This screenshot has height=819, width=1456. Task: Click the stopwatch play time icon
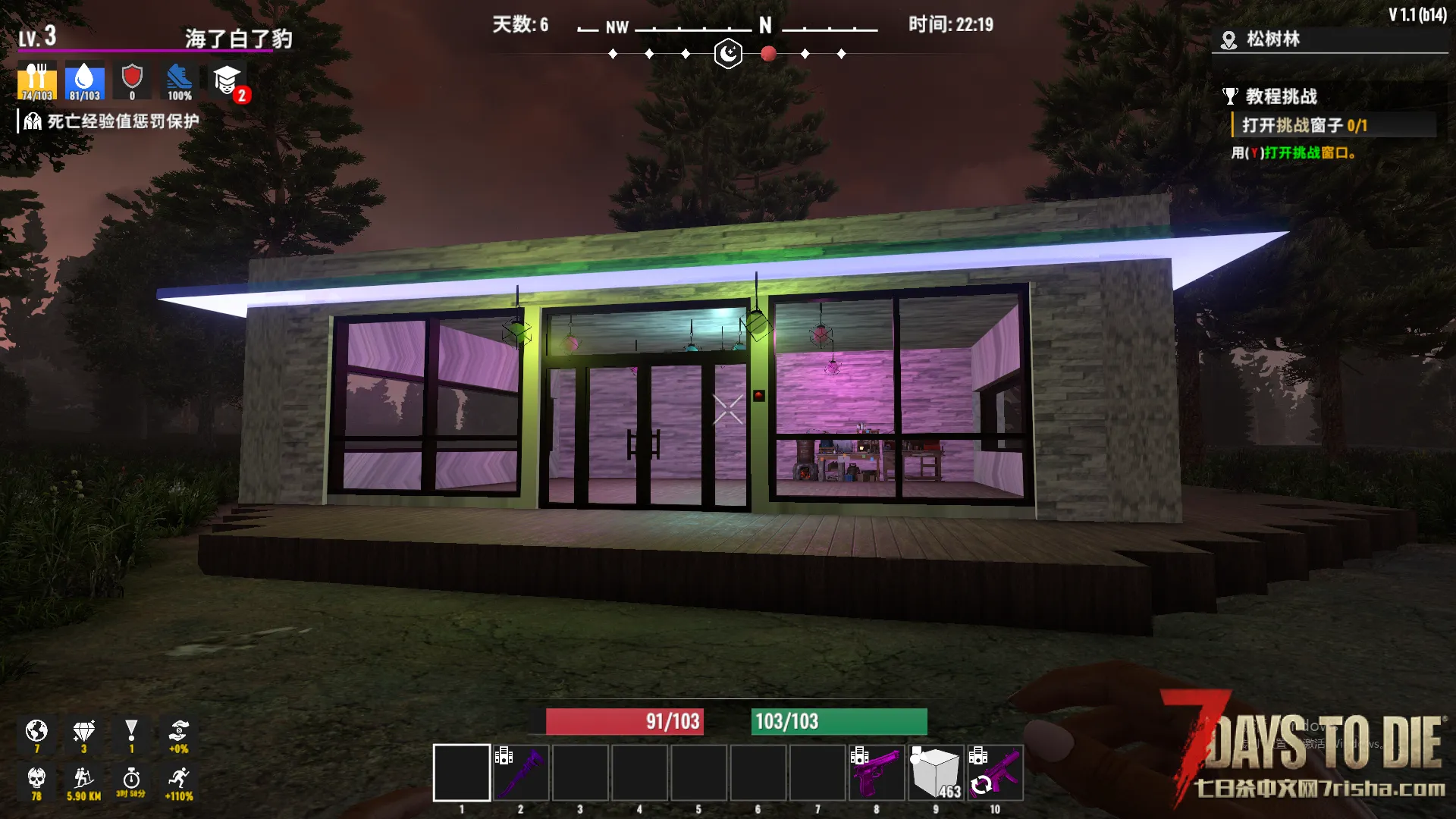131,780
